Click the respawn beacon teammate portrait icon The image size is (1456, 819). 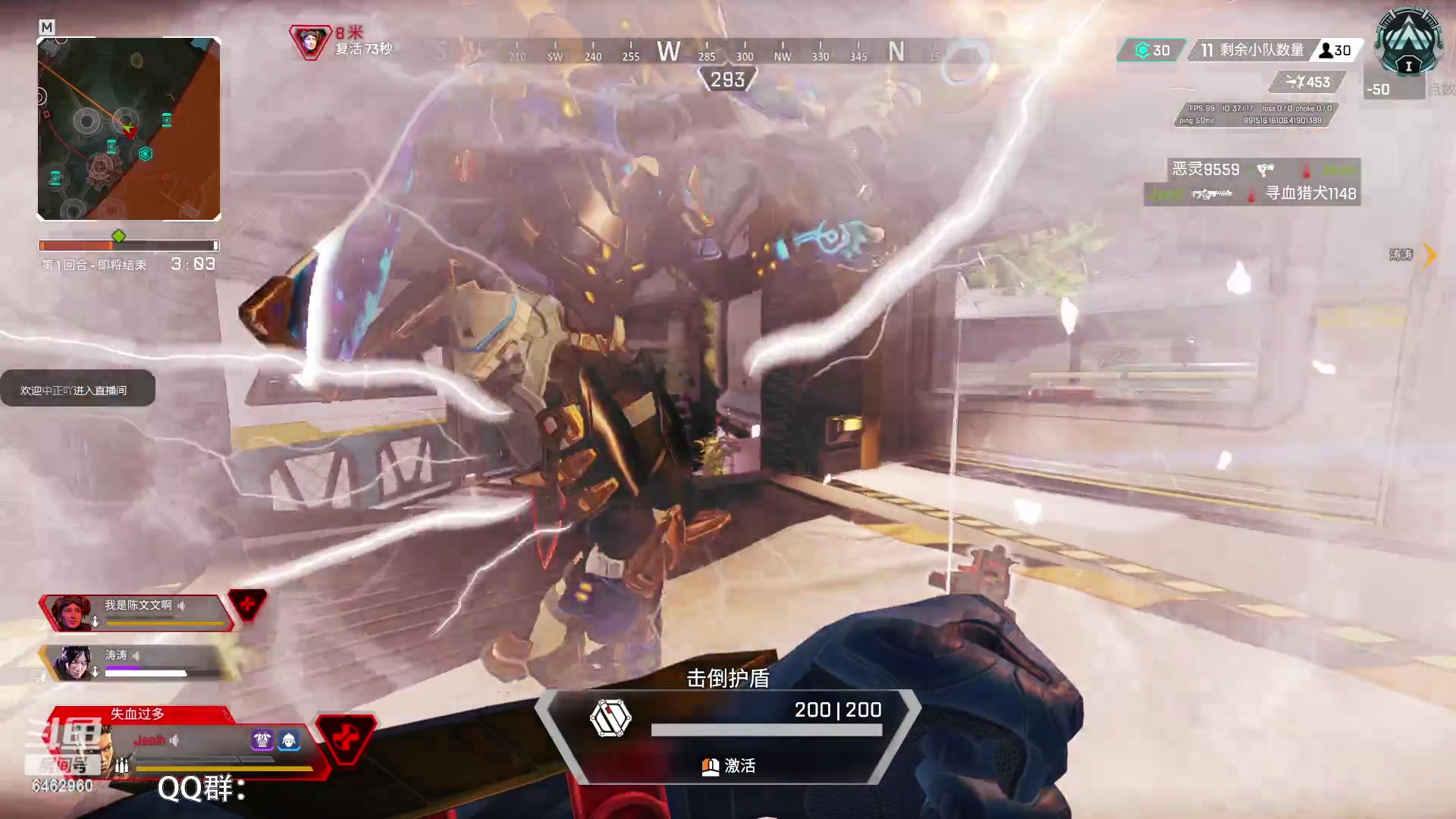pyautogui.click(x=310, y=42)
